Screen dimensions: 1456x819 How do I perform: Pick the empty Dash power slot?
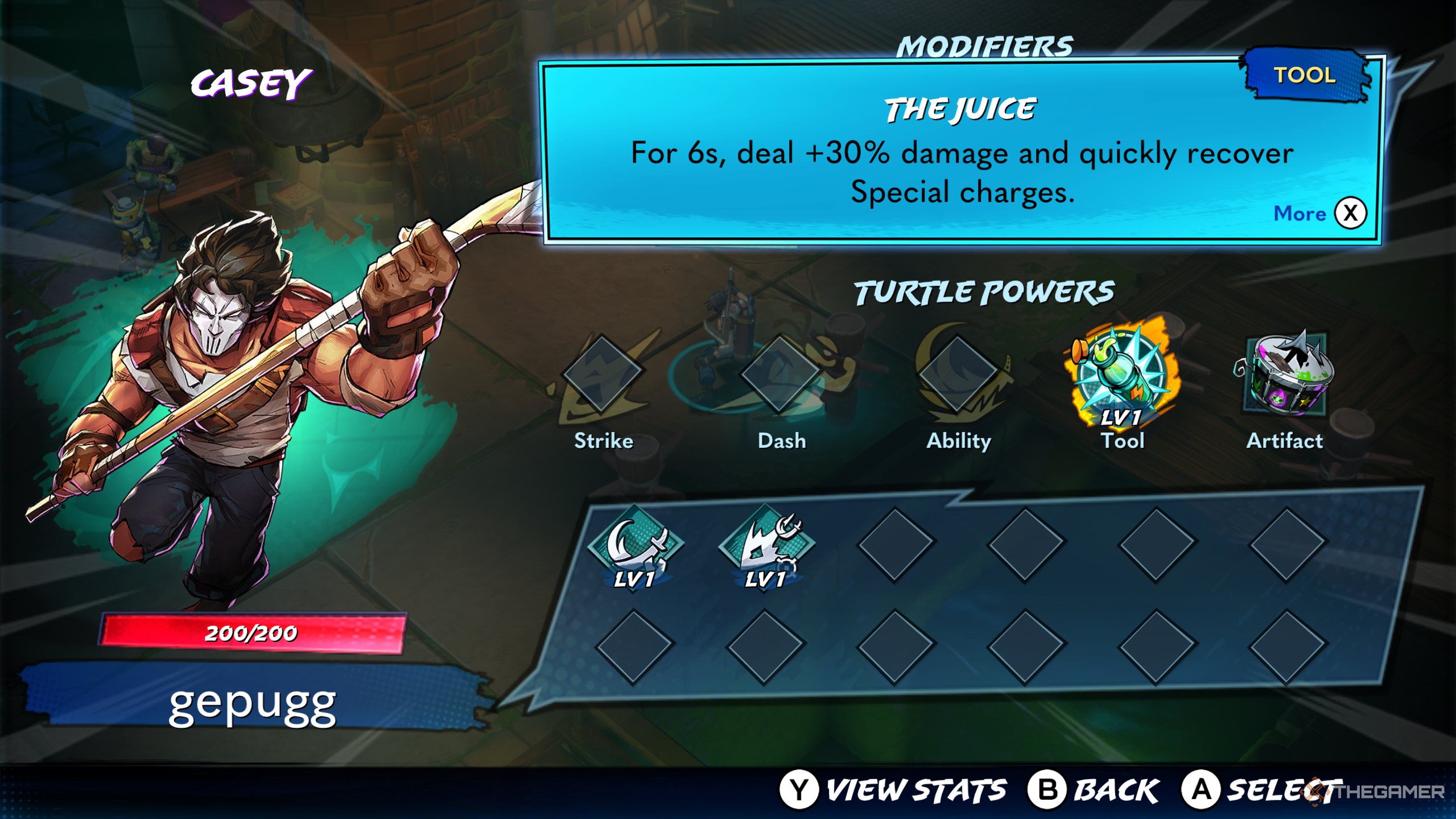click(780, 373)
